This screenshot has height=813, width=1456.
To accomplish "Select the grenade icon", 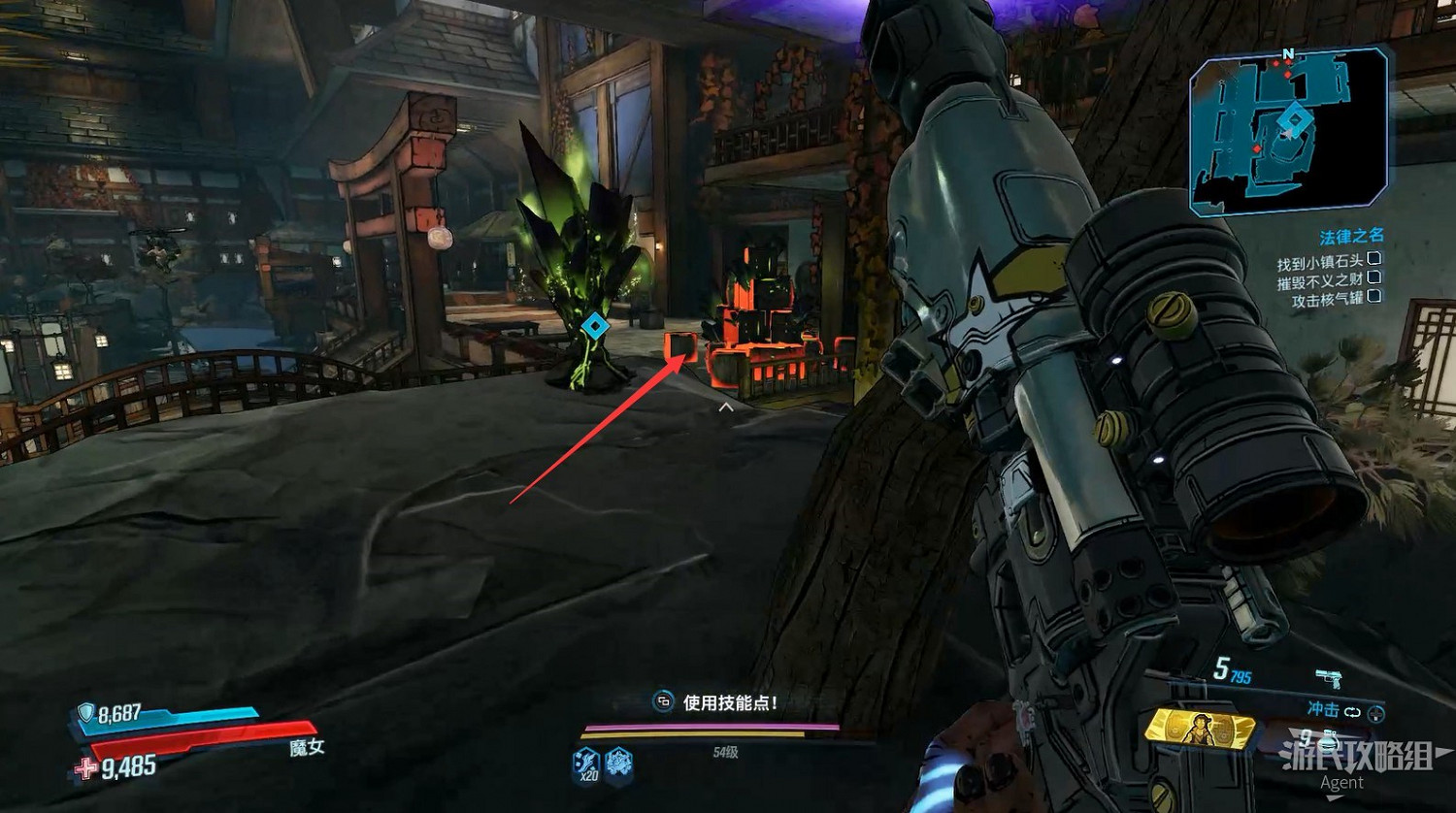I will (x=1329, y=742).
